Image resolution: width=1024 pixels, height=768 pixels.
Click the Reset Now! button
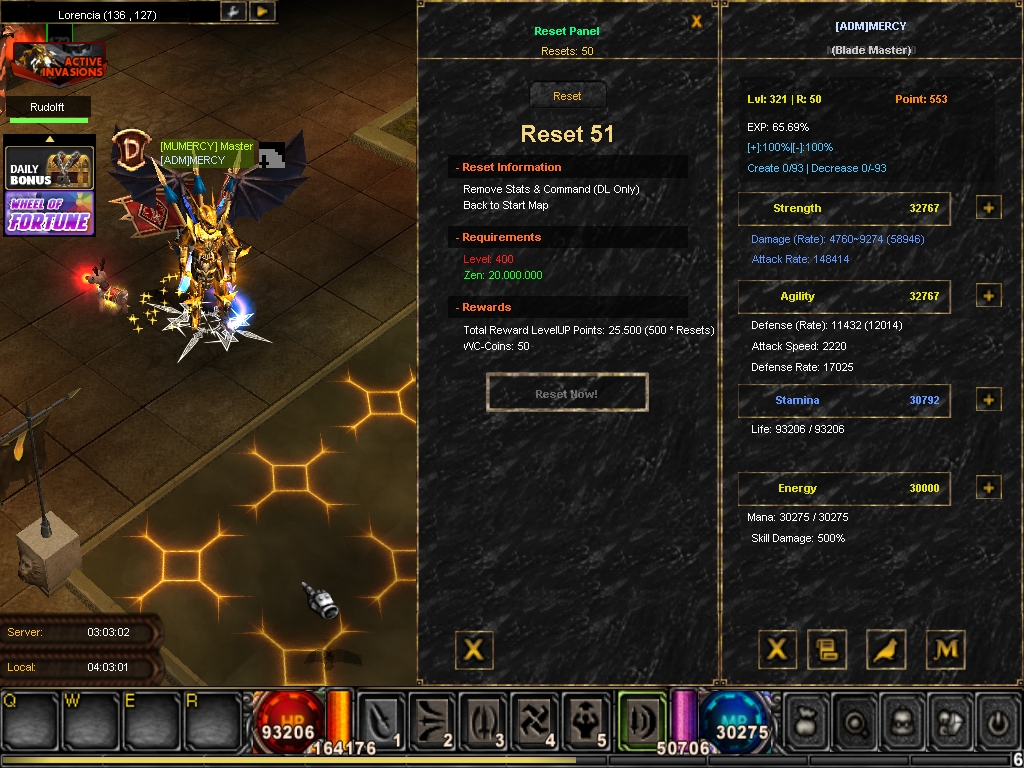point(567,393)
